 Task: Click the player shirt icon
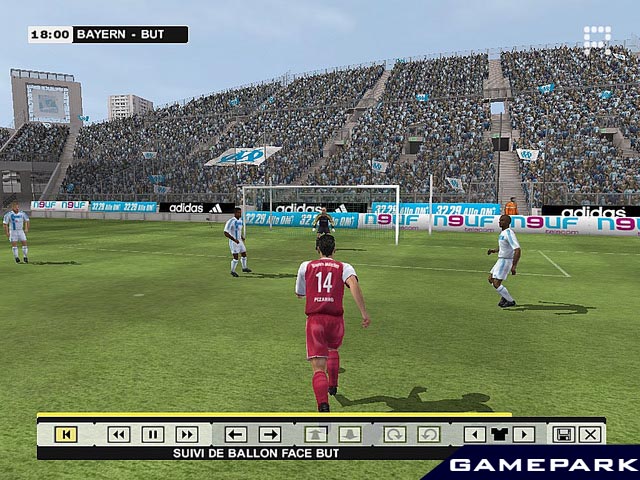coord(499,434)
